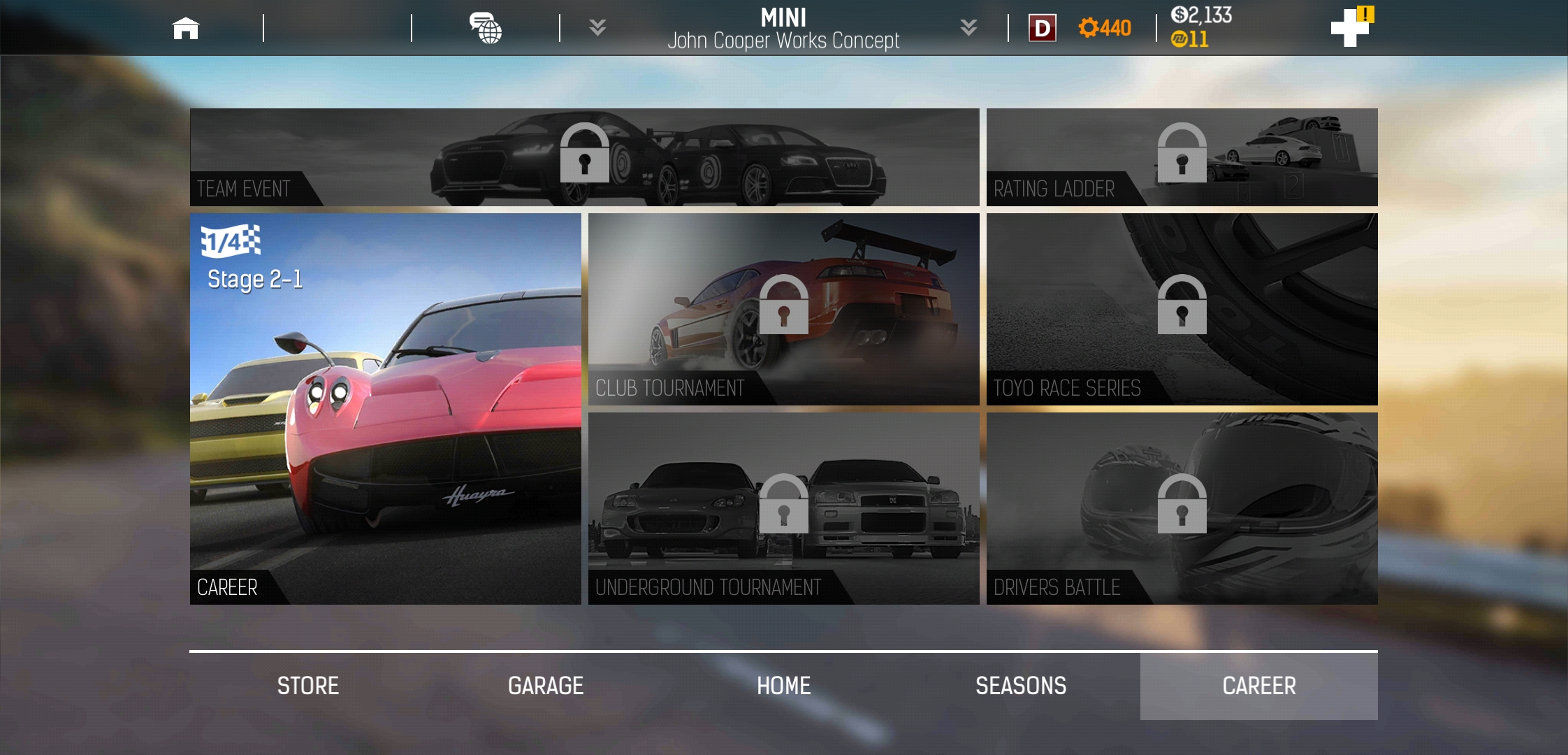Select the locked Team Event tile
Image resolution: width=1568 pixels, height=755 pixels.
click(x=584, y=157)
